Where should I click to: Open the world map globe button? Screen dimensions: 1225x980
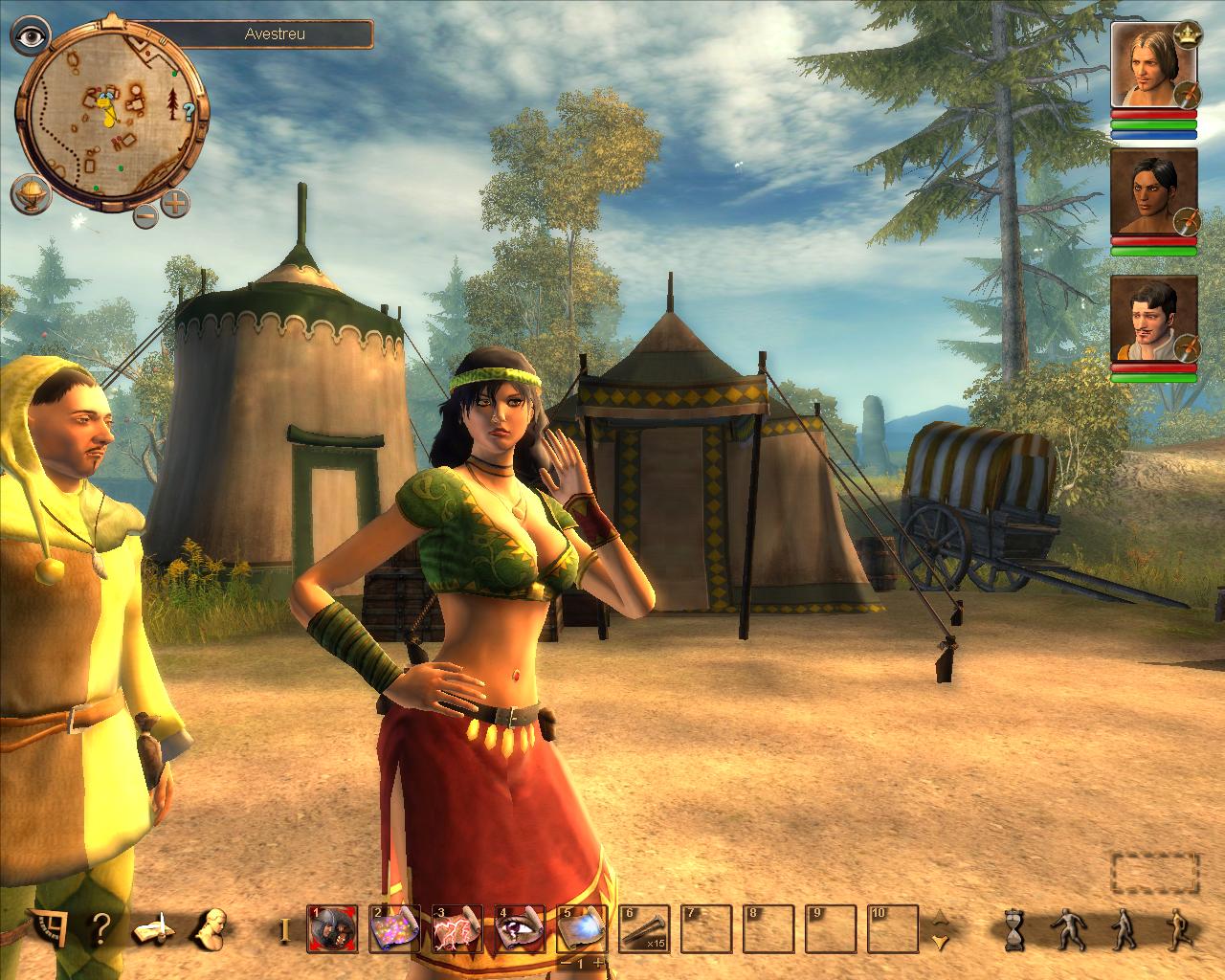30,194
